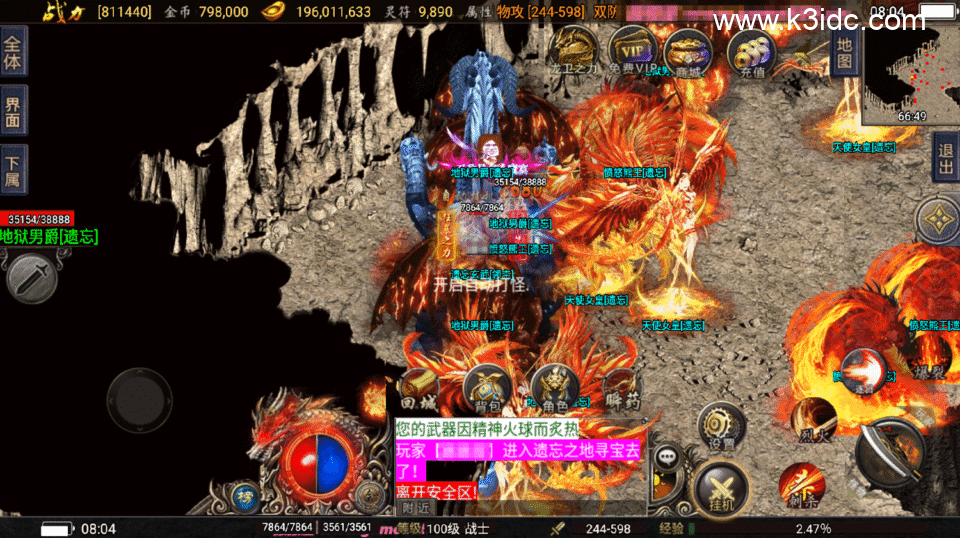Select the 界面 interface tab
The width and height of the screenshot is (960, 538).
(13, 109)
